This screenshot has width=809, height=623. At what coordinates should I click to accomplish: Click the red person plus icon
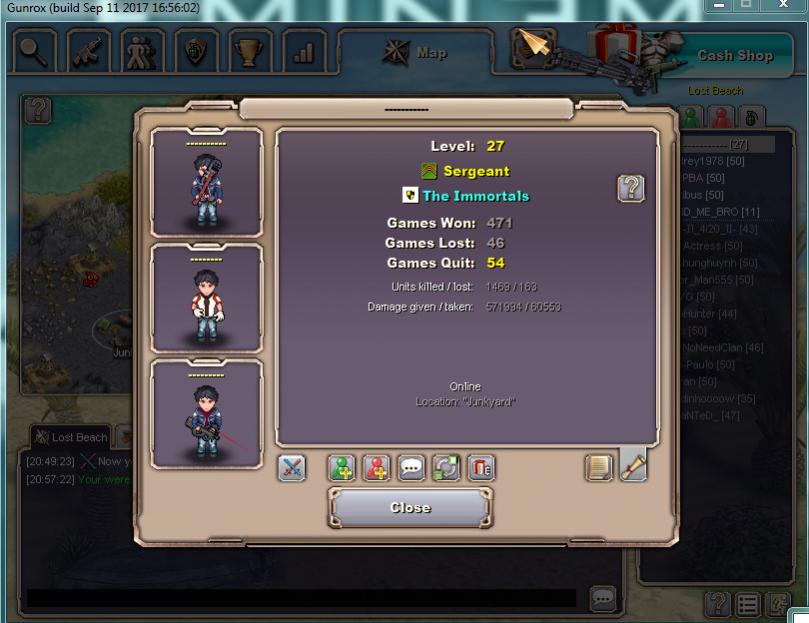pyautogui.click(x=377, y=468)
